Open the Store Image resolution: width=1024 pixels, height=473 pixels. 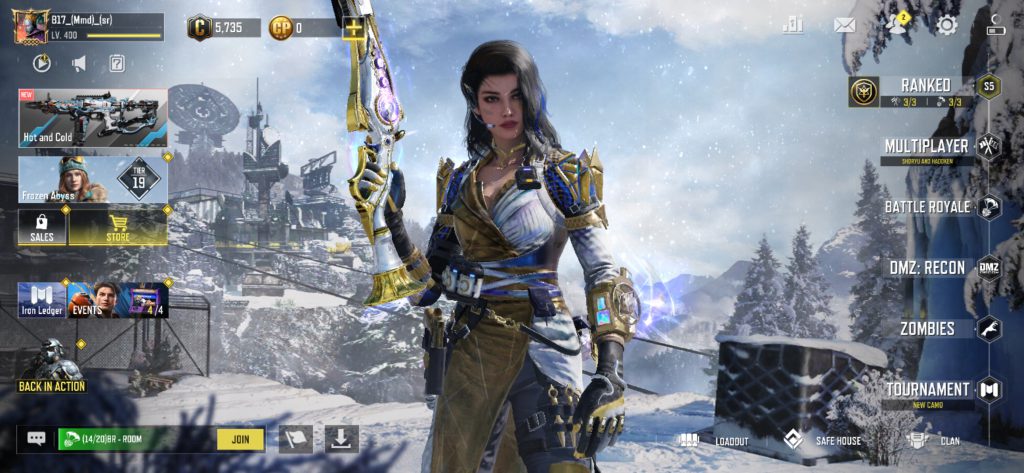coord(118,226)
